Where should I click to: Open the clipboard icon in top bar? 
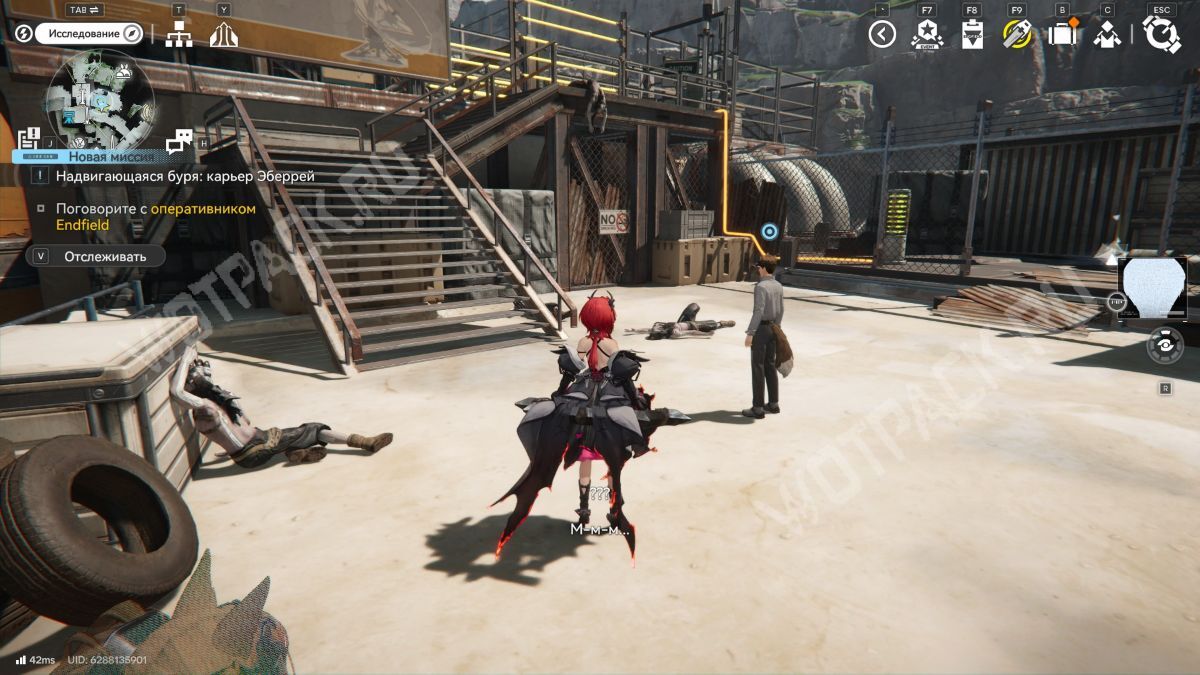972,35
